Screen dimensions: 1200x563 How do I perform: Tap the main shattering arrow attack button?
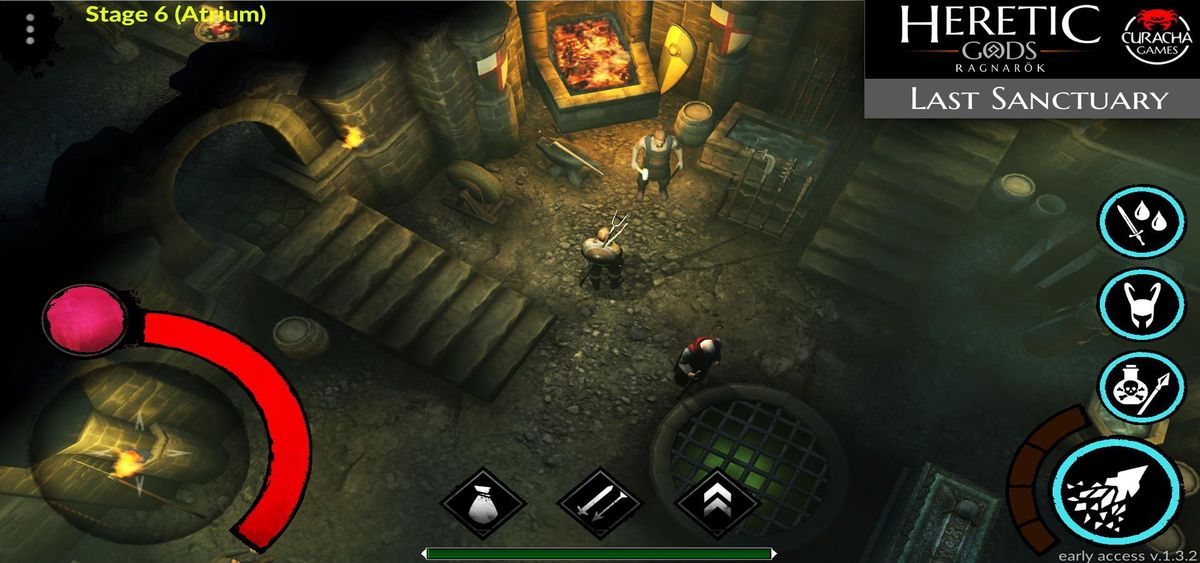coord(1116,487)
